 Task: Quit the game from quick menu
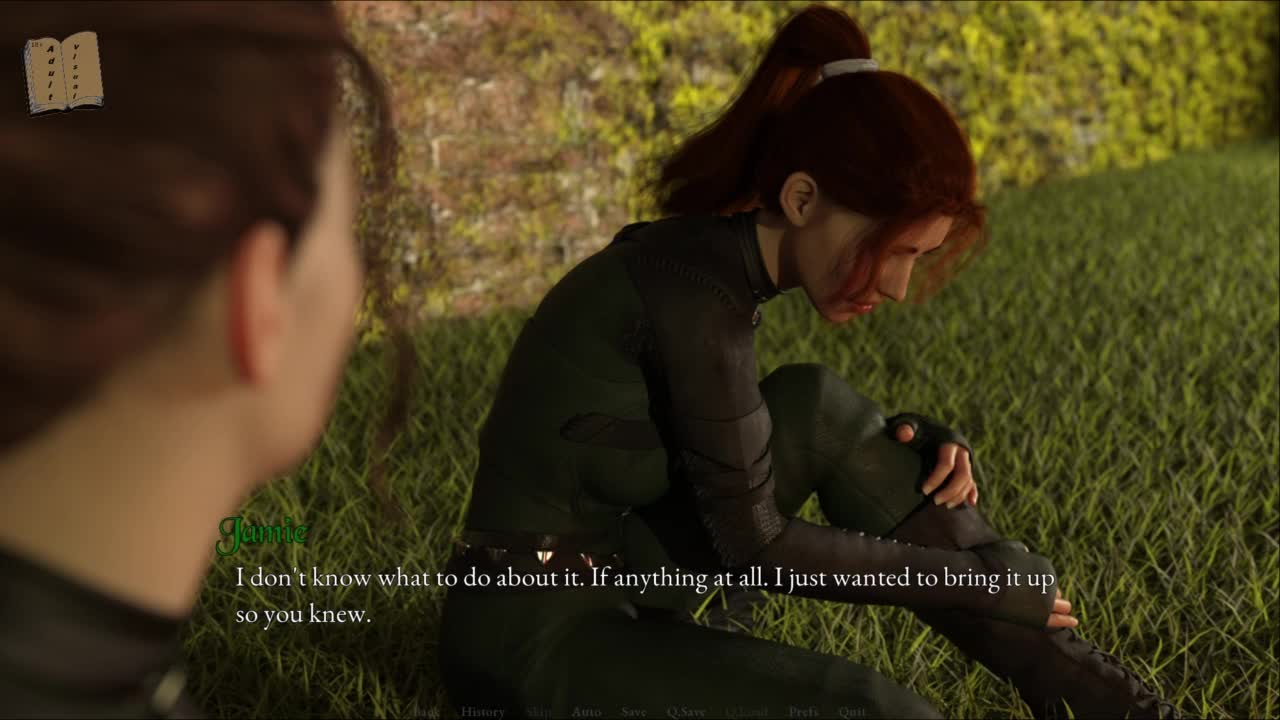pyautogui.click(x=852, y=712)
